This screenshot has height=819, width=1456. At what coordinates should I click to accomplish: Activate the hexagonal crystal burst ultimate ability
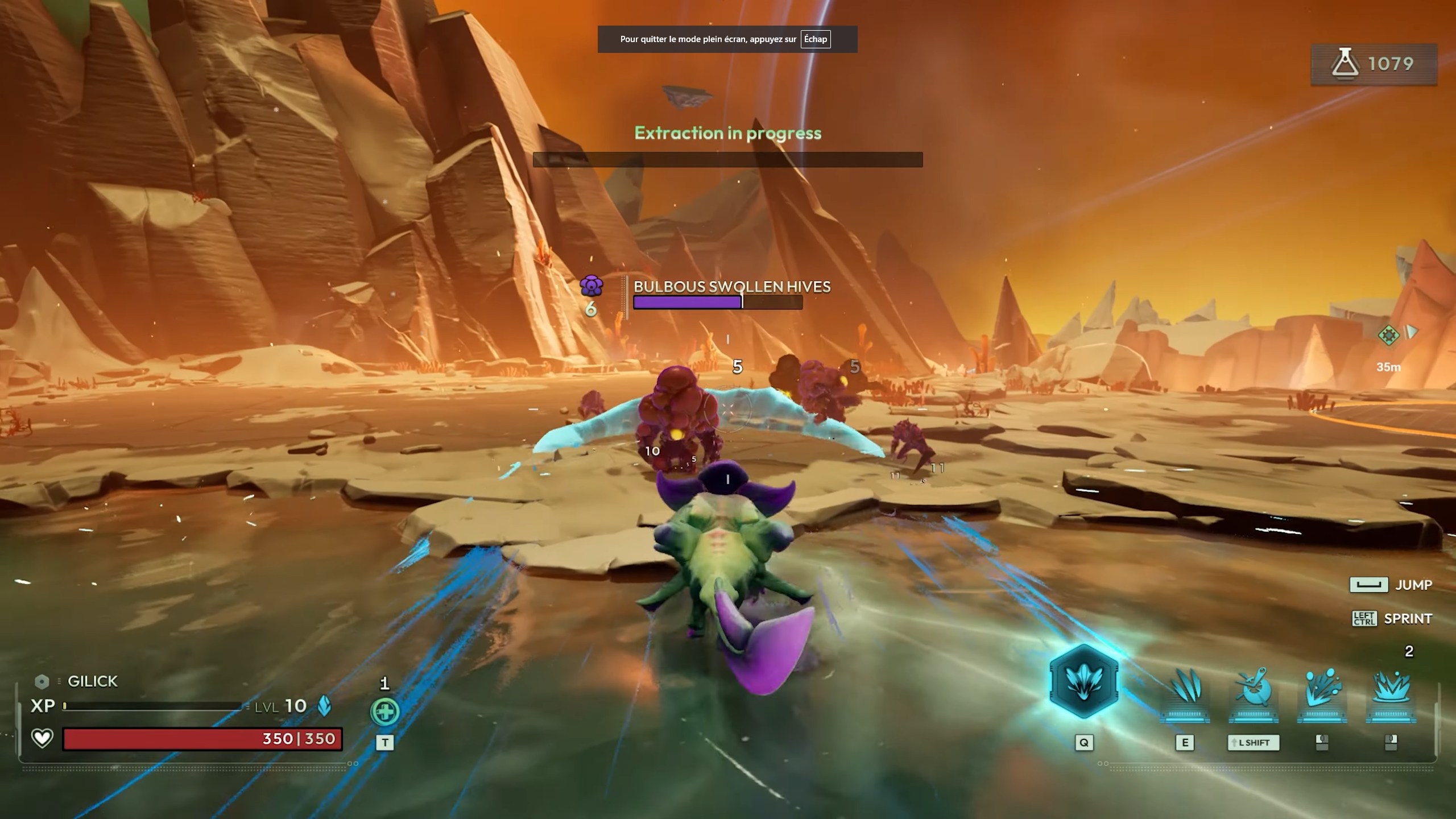tap(1083, 681)
